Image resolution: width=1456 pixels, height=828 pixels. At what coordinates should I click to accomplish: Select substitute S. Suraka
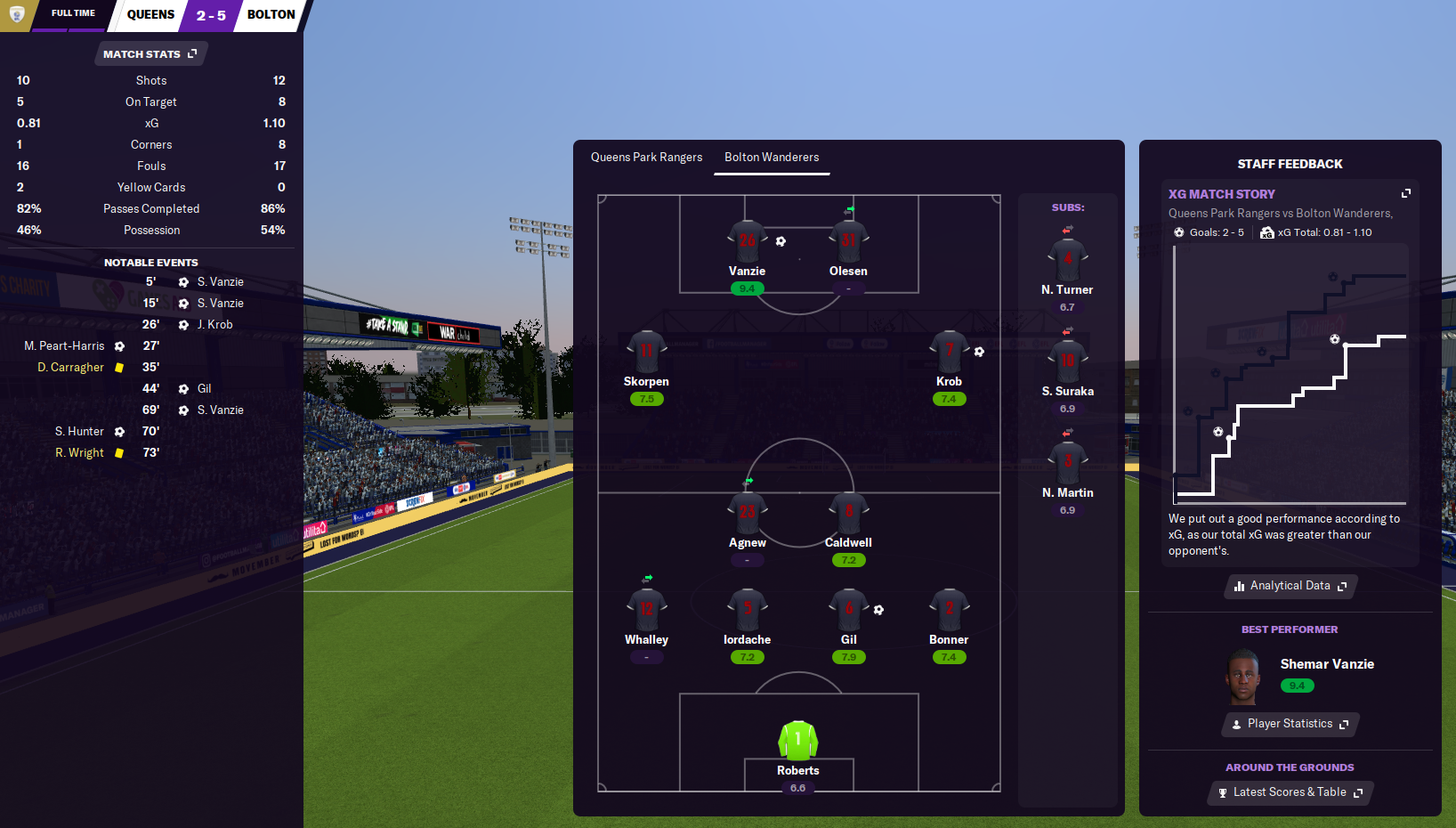[1067, 362]
